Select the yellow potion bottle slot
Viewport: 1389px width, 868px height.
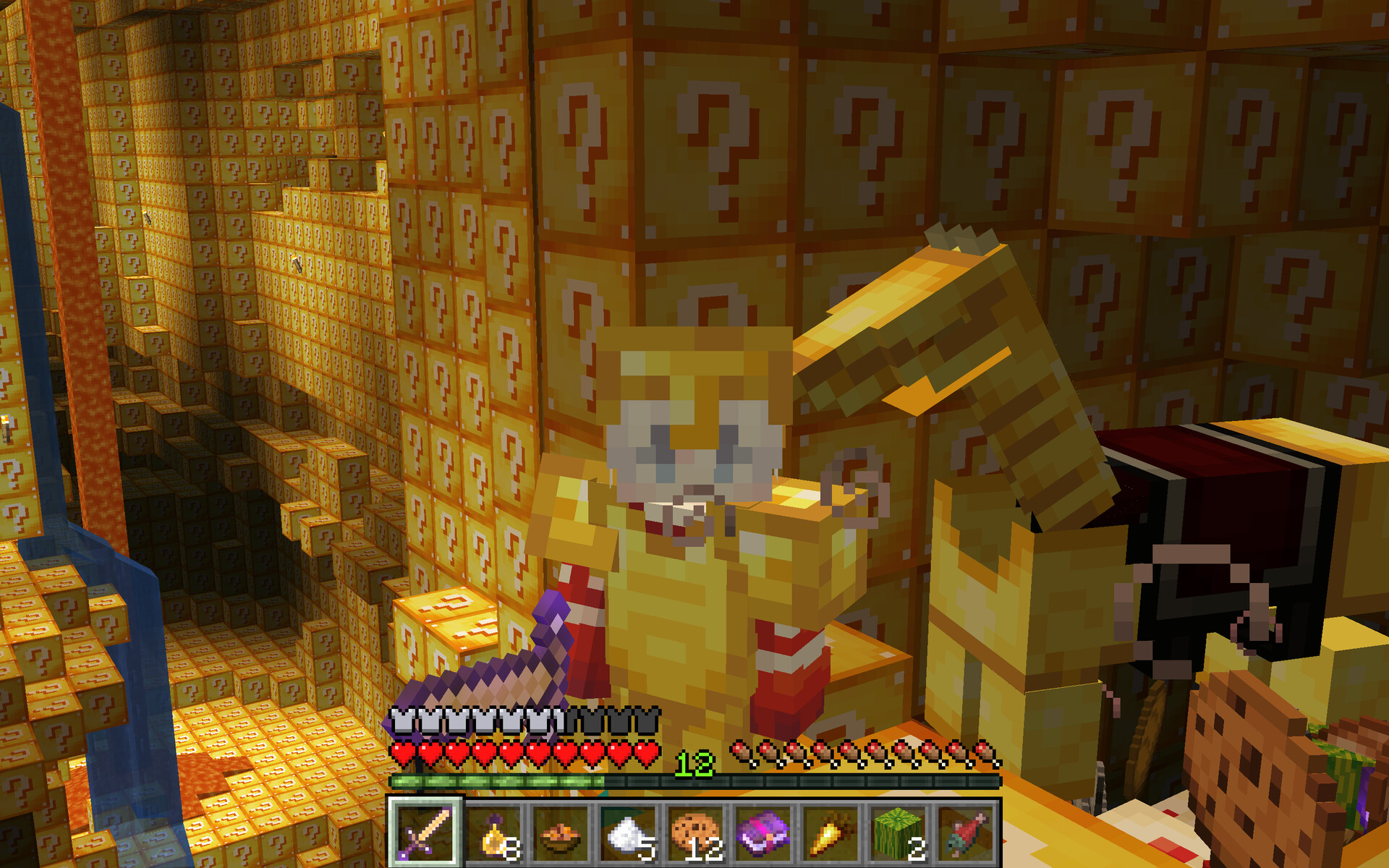[x=493, y=832]
